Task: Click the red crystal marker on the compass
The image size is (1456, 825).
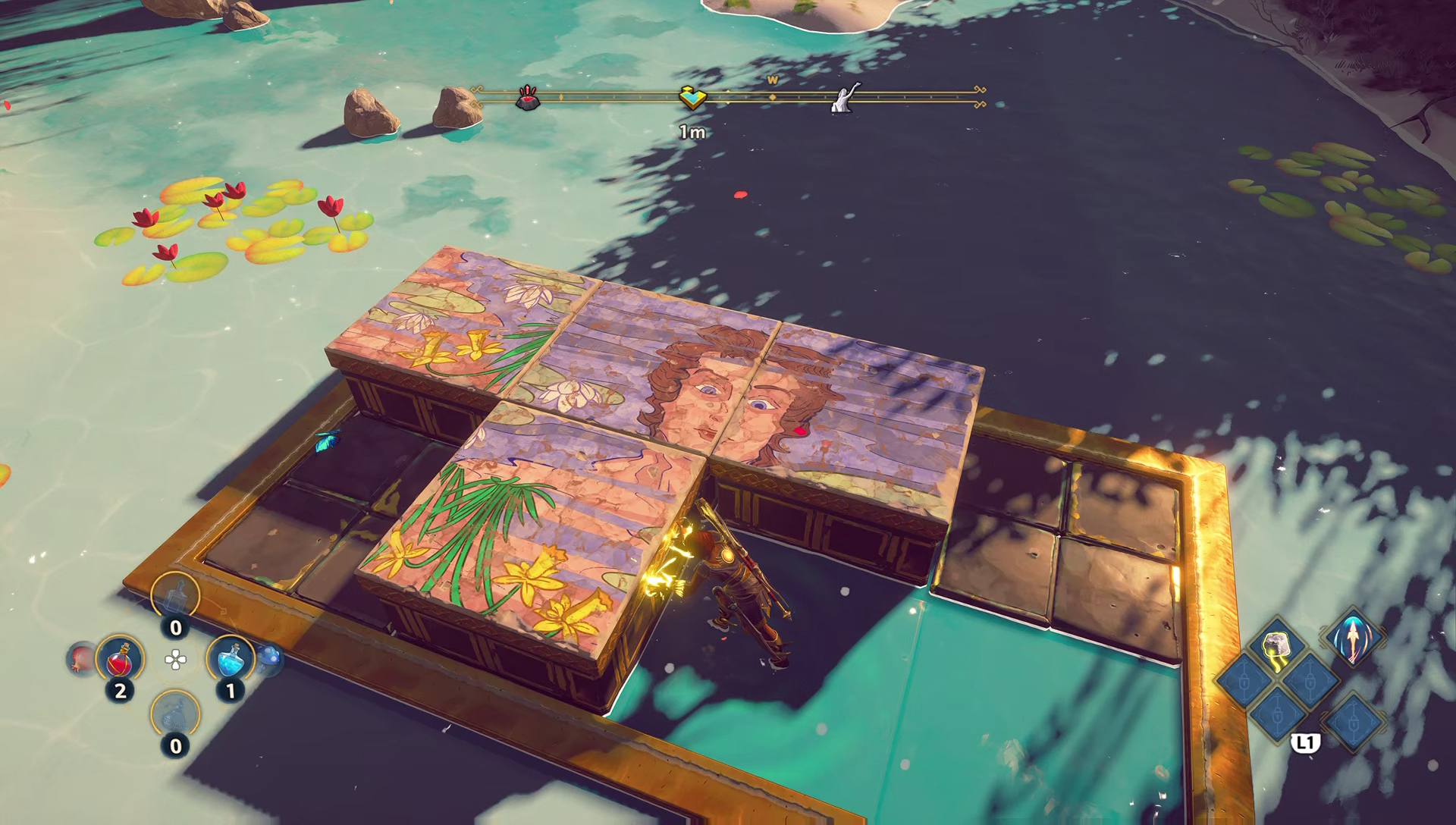Action: (528, 98)
